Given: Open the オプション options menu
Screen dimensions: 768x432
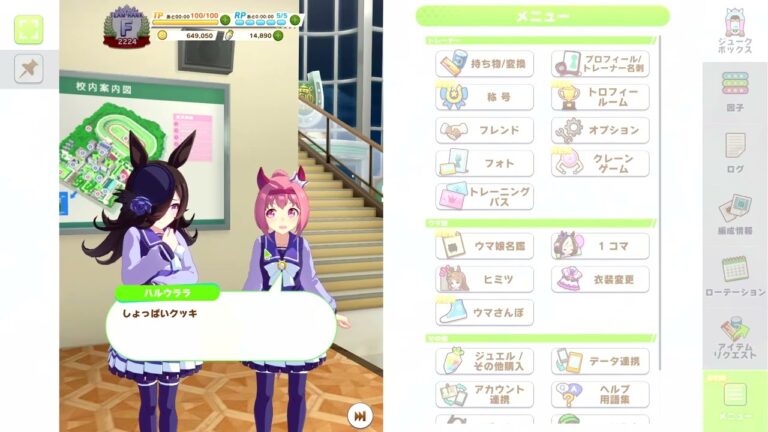Looking at the screenshot, I should (x=600, y=130).
